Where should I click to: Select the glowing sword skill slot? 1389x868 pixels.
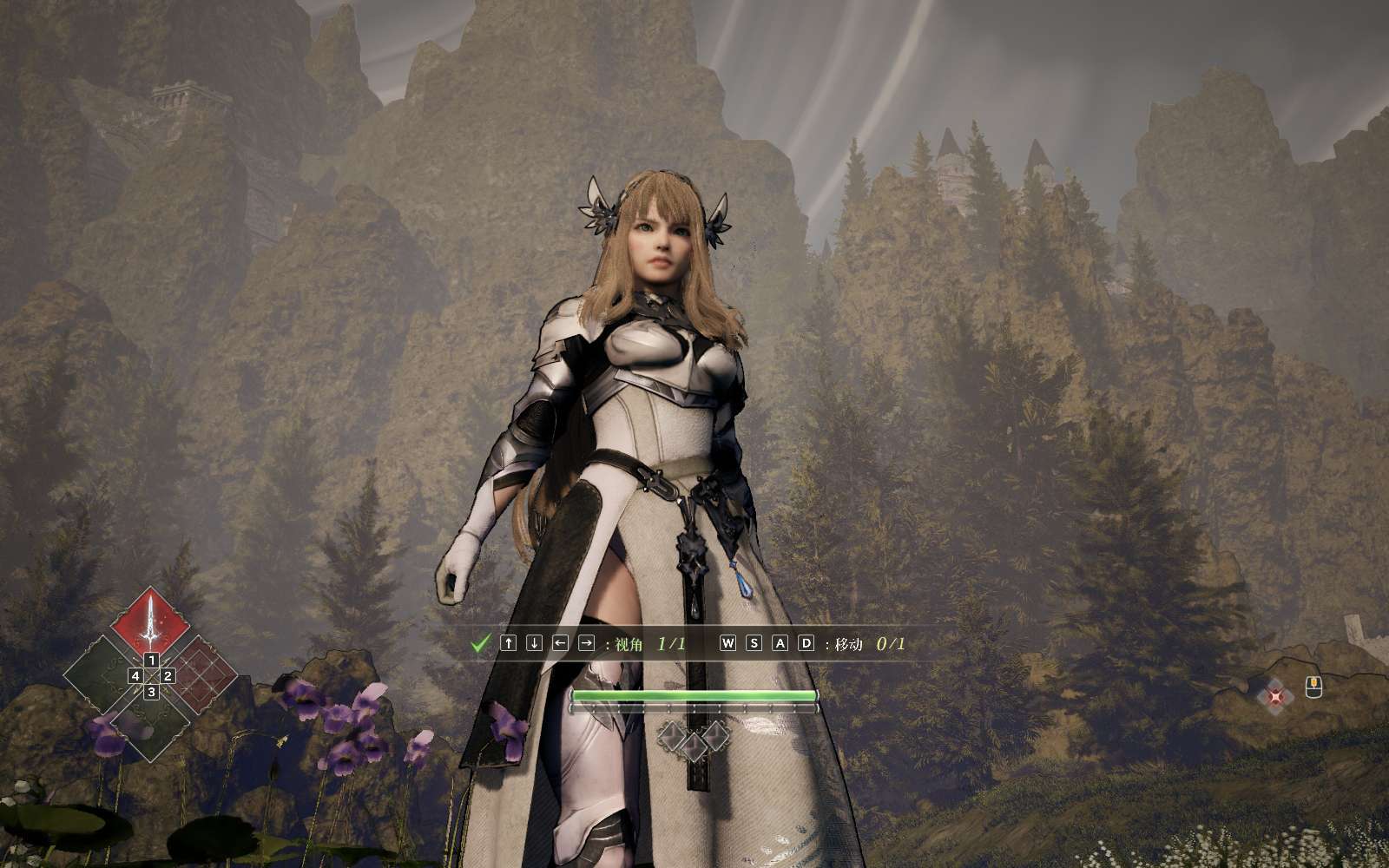151,620
